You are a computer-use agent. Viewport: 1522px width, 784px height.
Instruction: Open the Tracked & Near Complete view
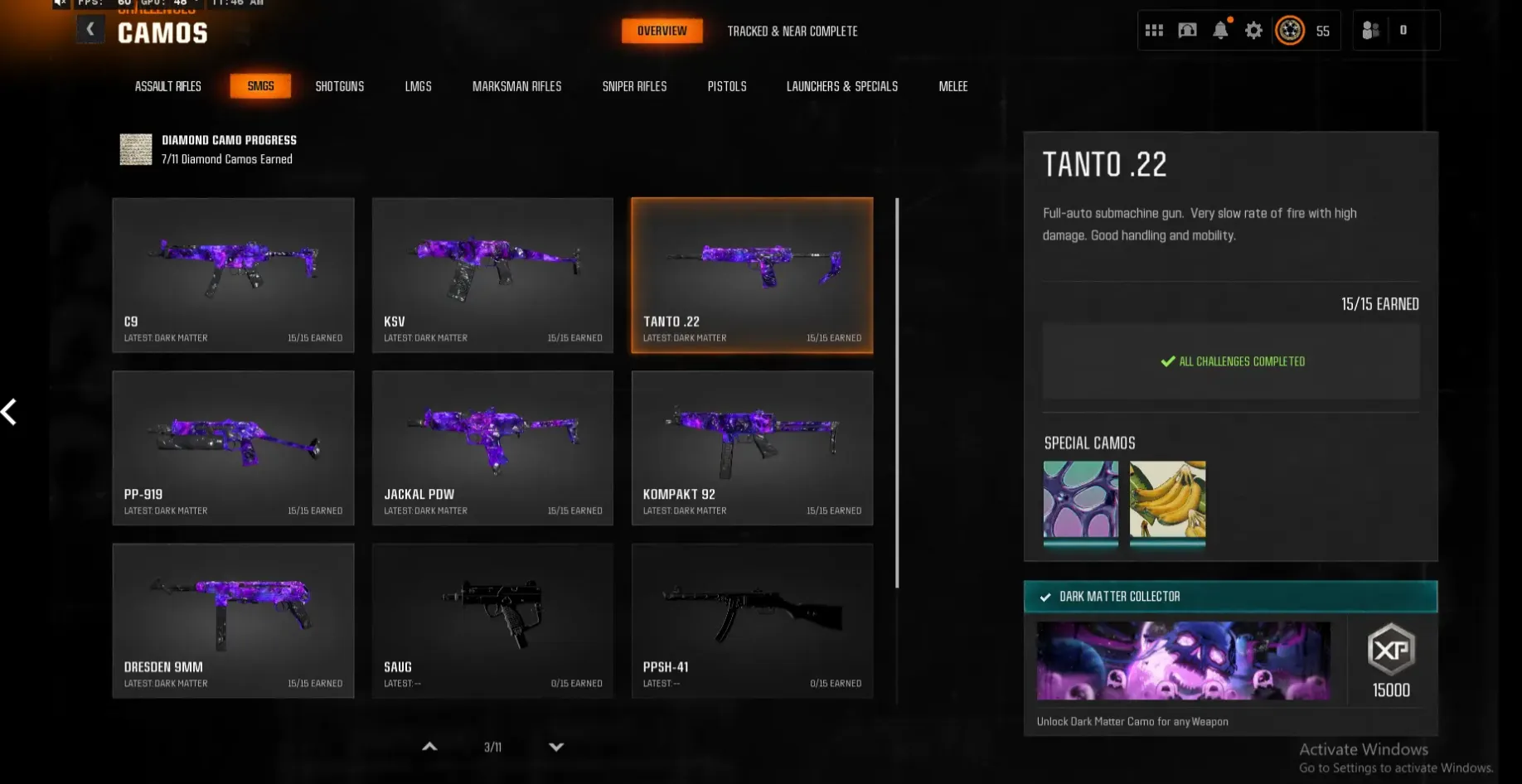click(x=792, y=31)
